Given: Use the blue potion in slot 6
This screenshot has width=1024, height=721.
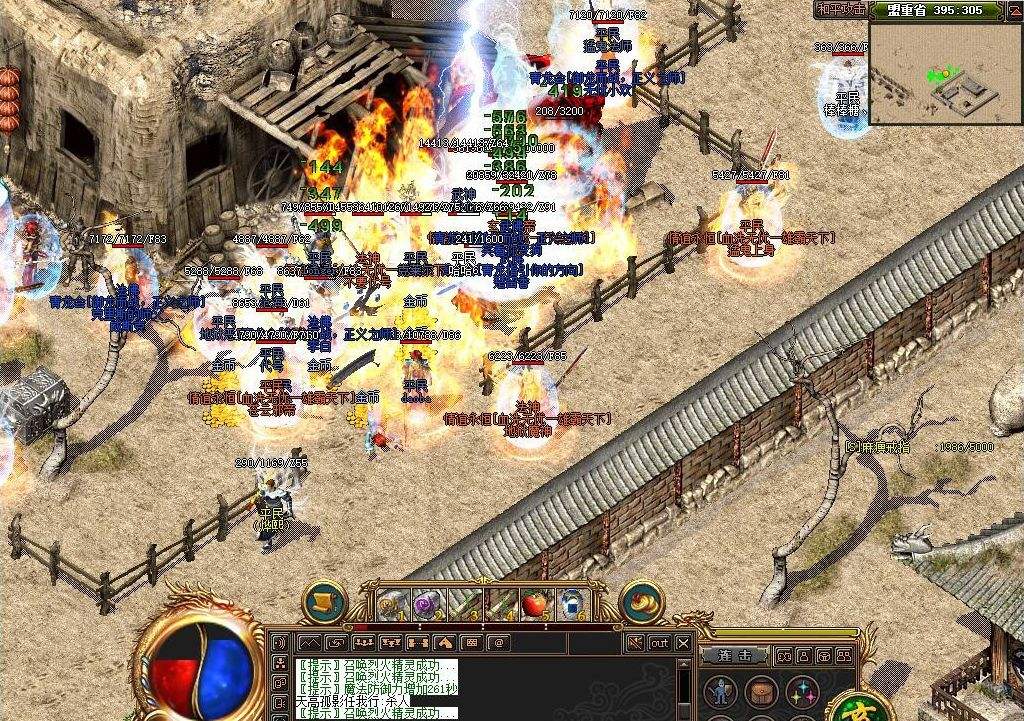Looking at the screenshot, I should [x=571, y=604].
